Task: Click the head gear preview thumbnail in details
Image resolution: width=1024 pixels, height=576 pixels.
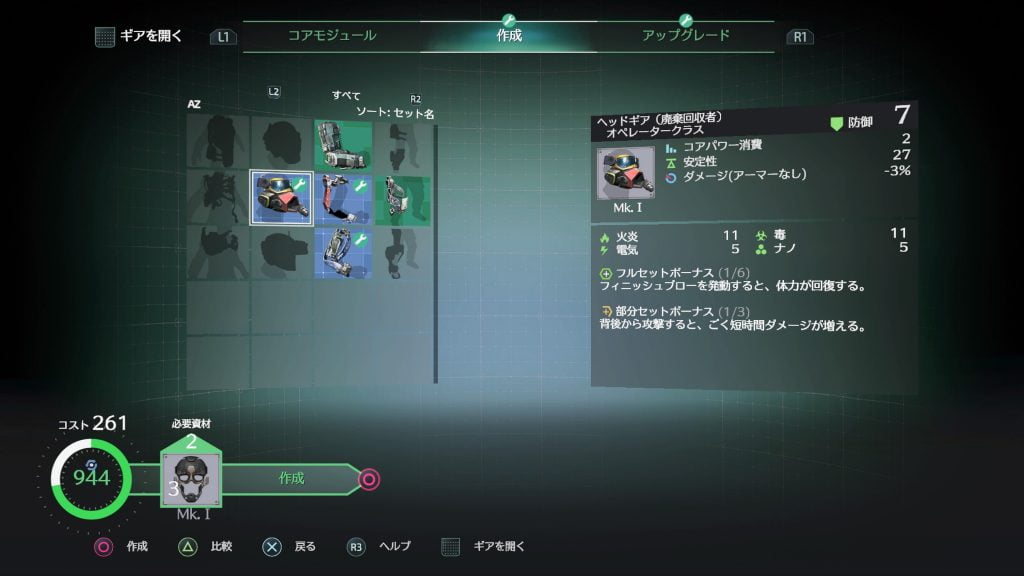Action: tap(626, 173)
